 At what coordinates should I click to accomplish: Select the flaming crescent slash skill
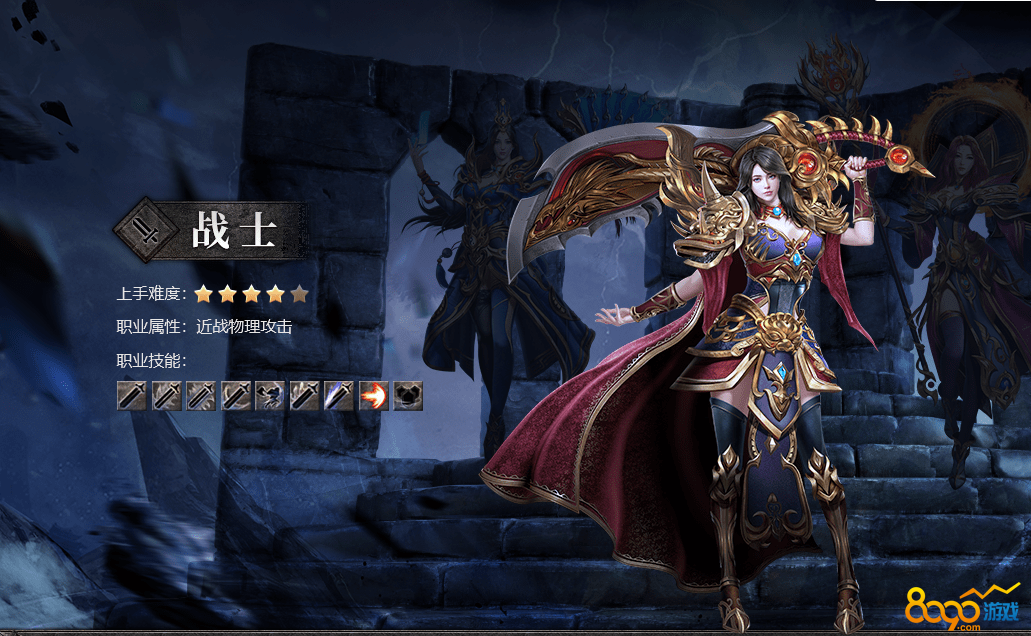374,396
